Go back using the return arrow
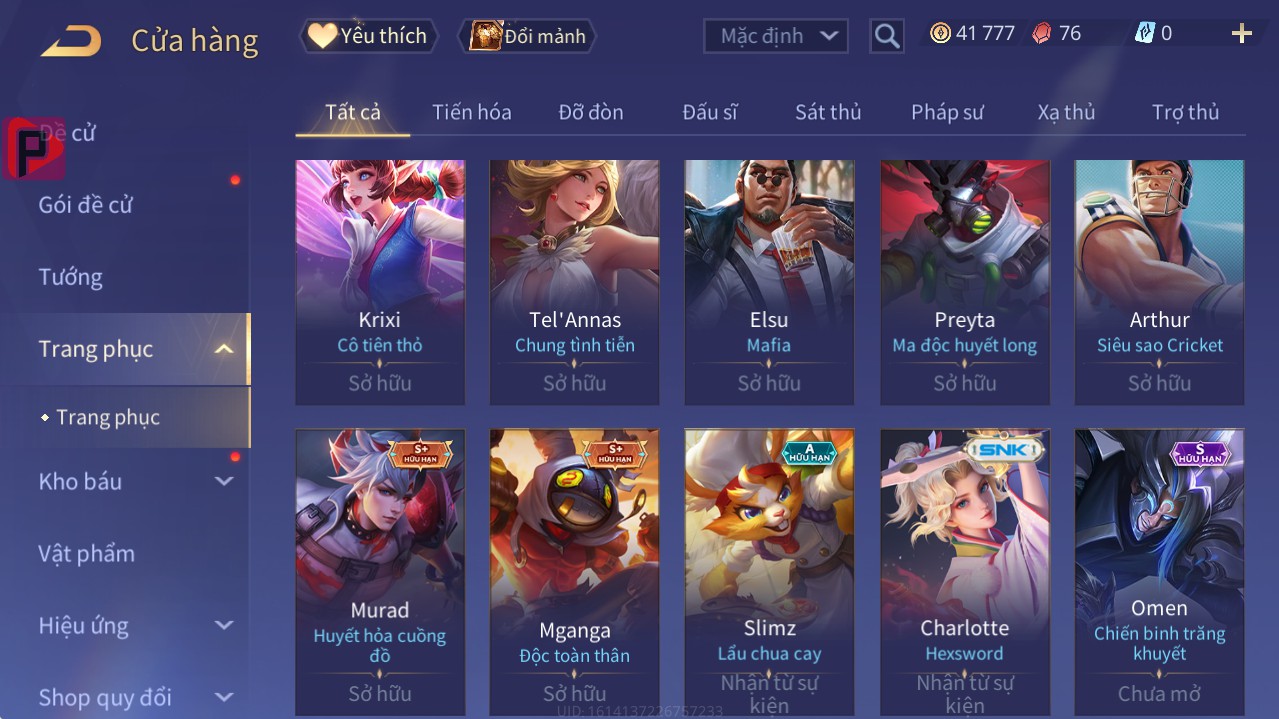1279x719 pixels. tap(71, 41)
